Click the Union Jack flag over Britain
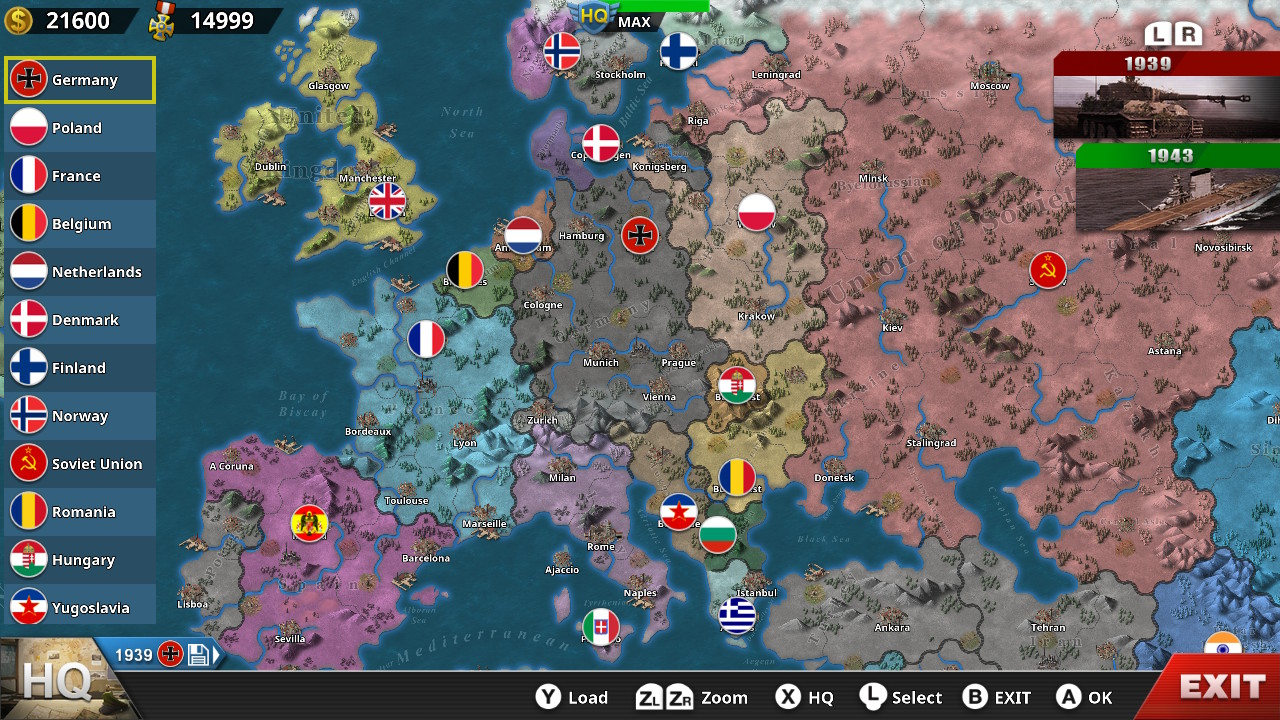 coord(386,202)
